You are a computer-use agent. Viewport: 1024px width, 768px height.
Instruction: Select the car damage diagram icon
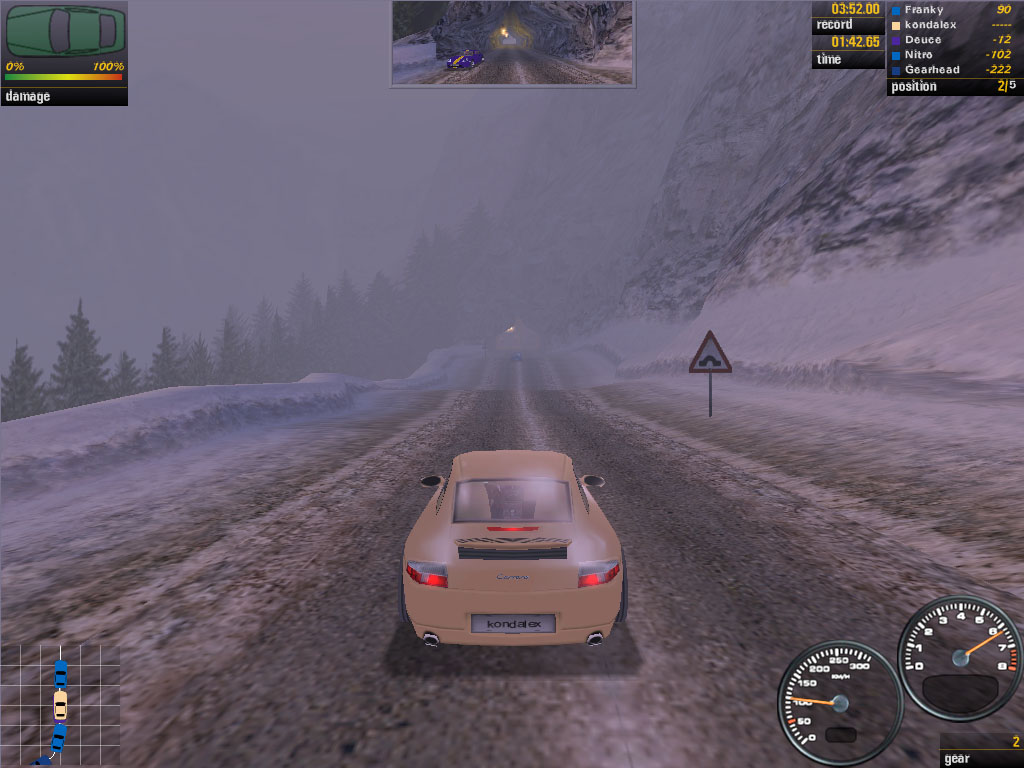pos(66,32)
